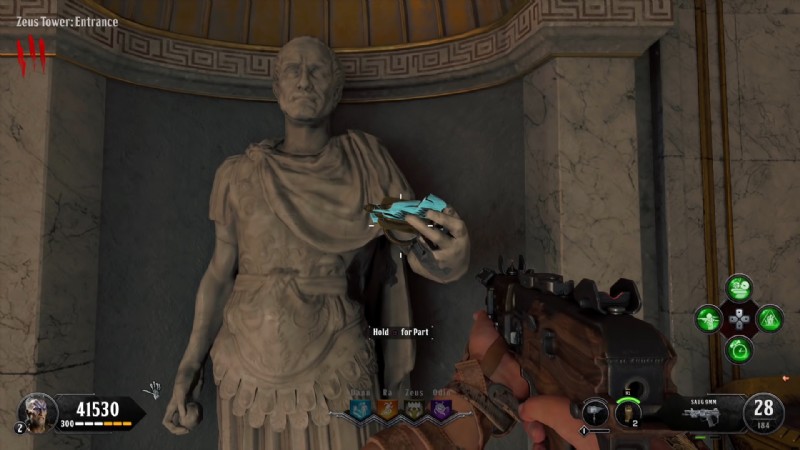Activate the top green elixir icon
This screenshot has height=450, width=800.
click(739, 289)
